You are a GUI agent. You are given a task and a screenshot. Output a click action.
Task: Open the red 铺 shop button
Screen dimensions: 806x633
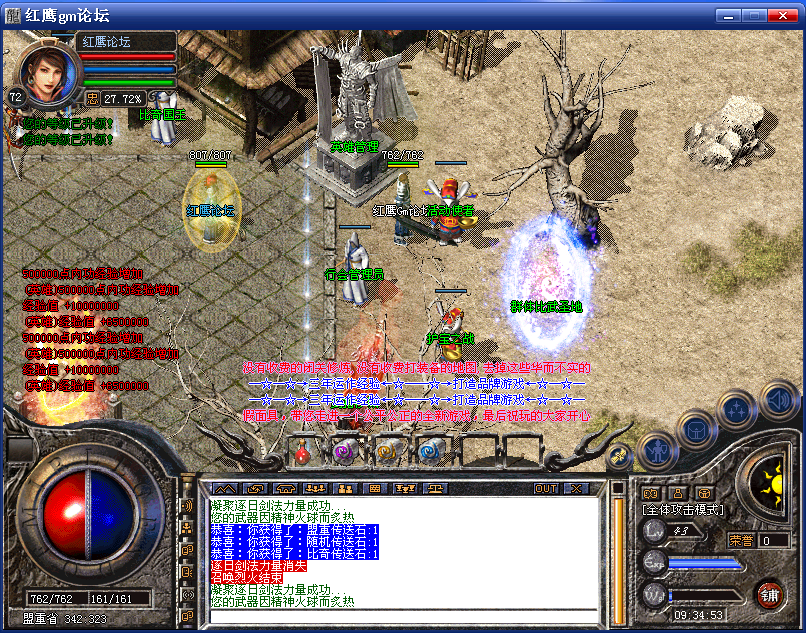tap(769, 594)
